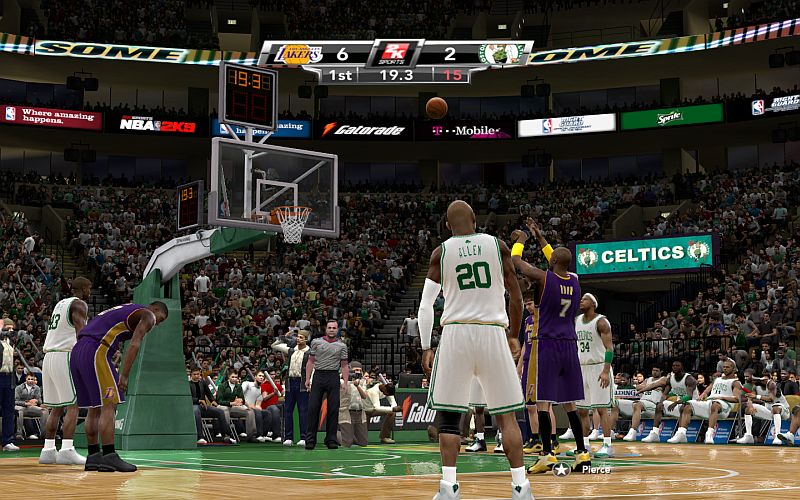Select the 2K Sports scoreboard emblem
This screenshot has width=800, height=500.
click(395, 53)
